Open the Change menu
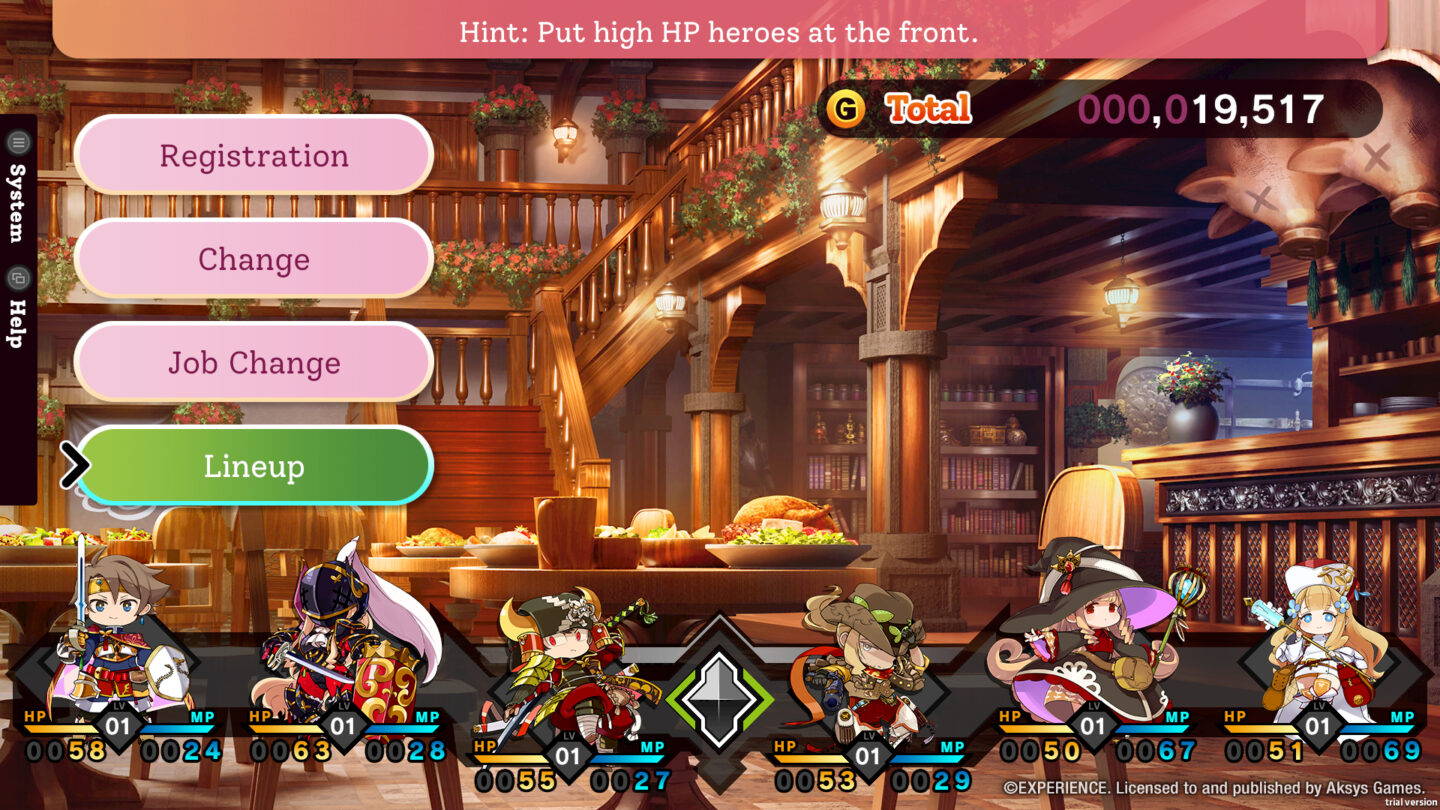The image size is (1440, 810). 253,259
